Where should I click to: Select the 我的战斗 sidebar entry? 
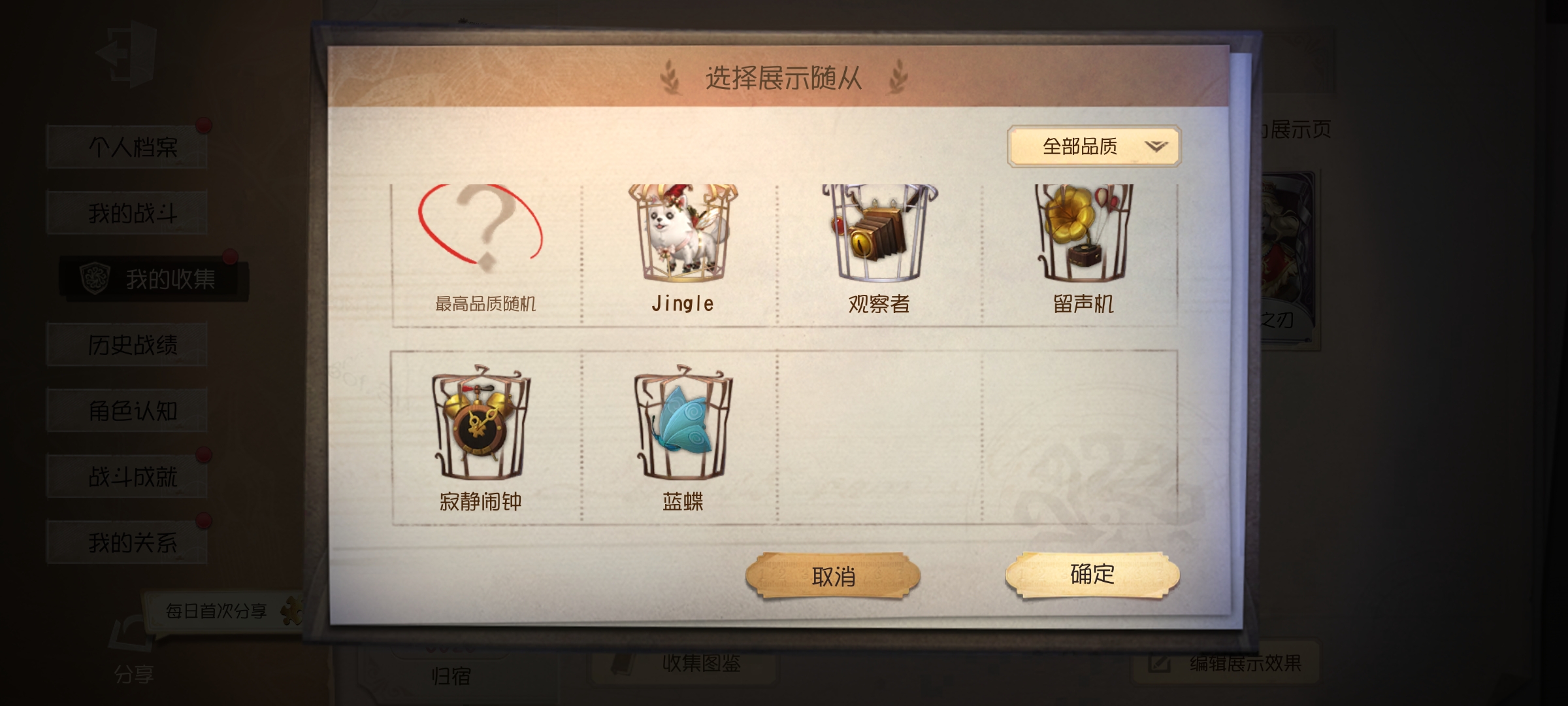click(x=127, y=211)
